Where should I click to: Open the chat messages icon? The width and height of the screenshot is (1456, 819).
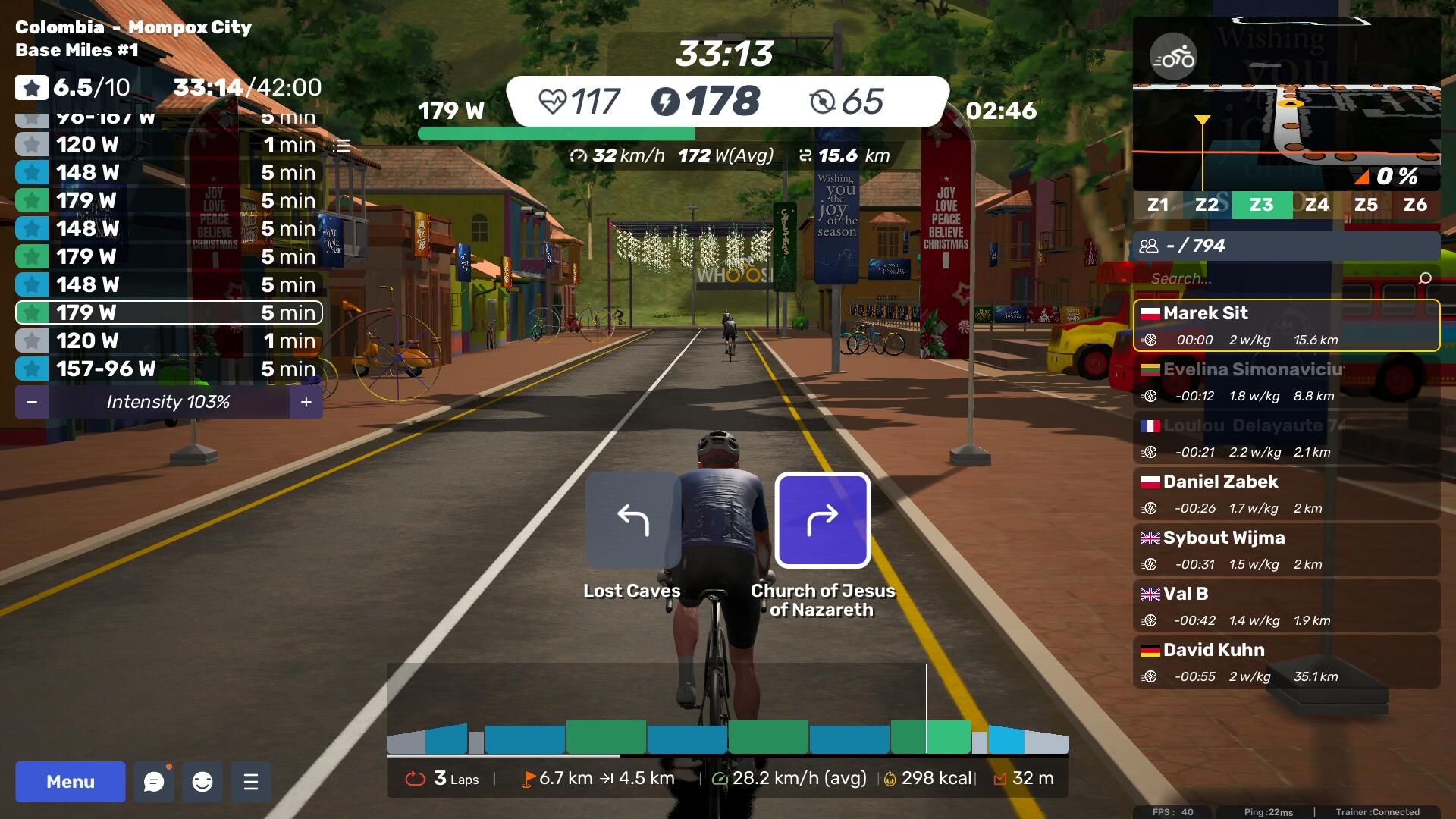154,782
